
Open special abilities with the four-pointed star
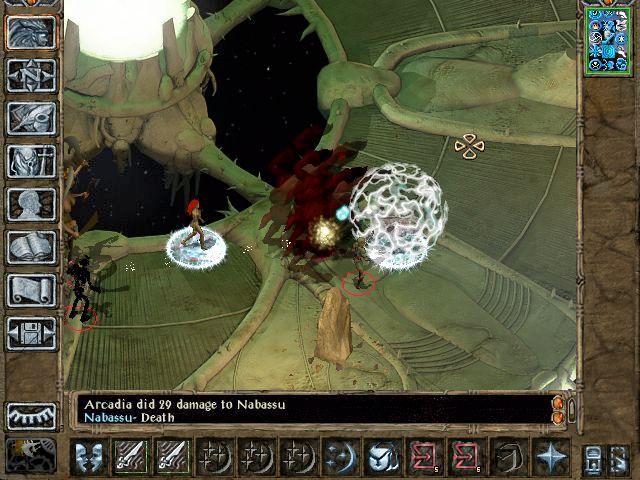tap(551, 457)
